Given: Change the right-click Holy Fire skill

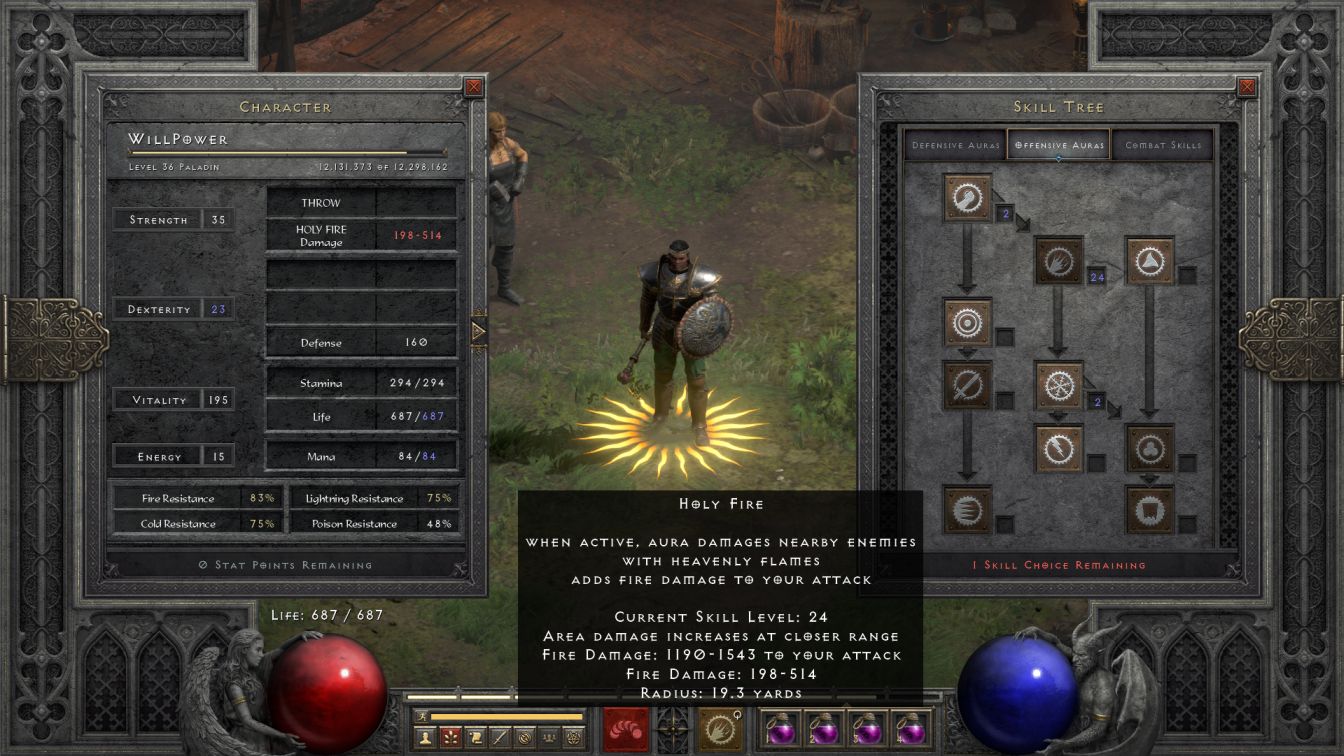Looking at the screenshot, I should tap(719, 728).
